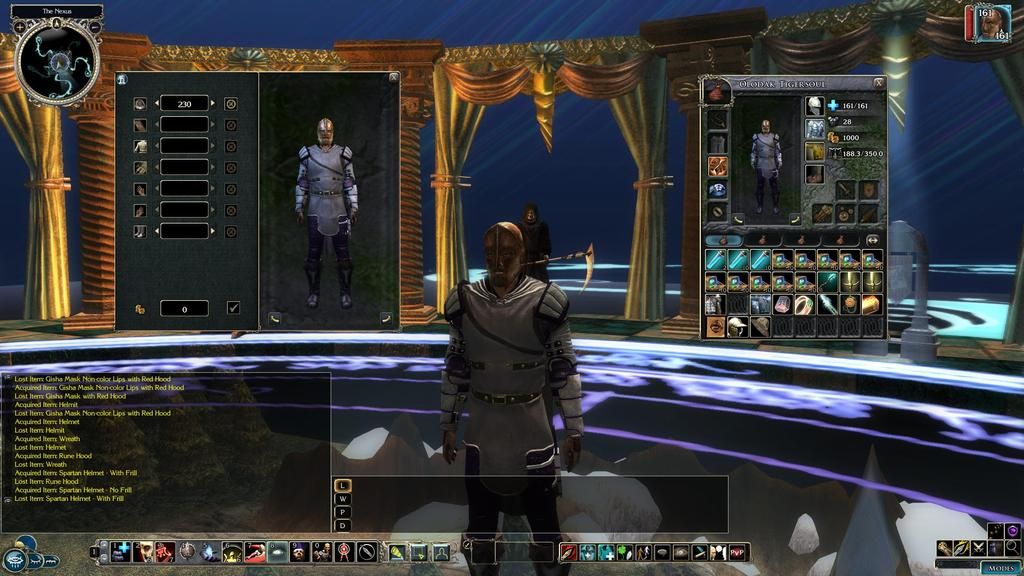This screenshot has height=576, width=1024.
Task: Rotate the appearance preview model right
Action: 385,319
